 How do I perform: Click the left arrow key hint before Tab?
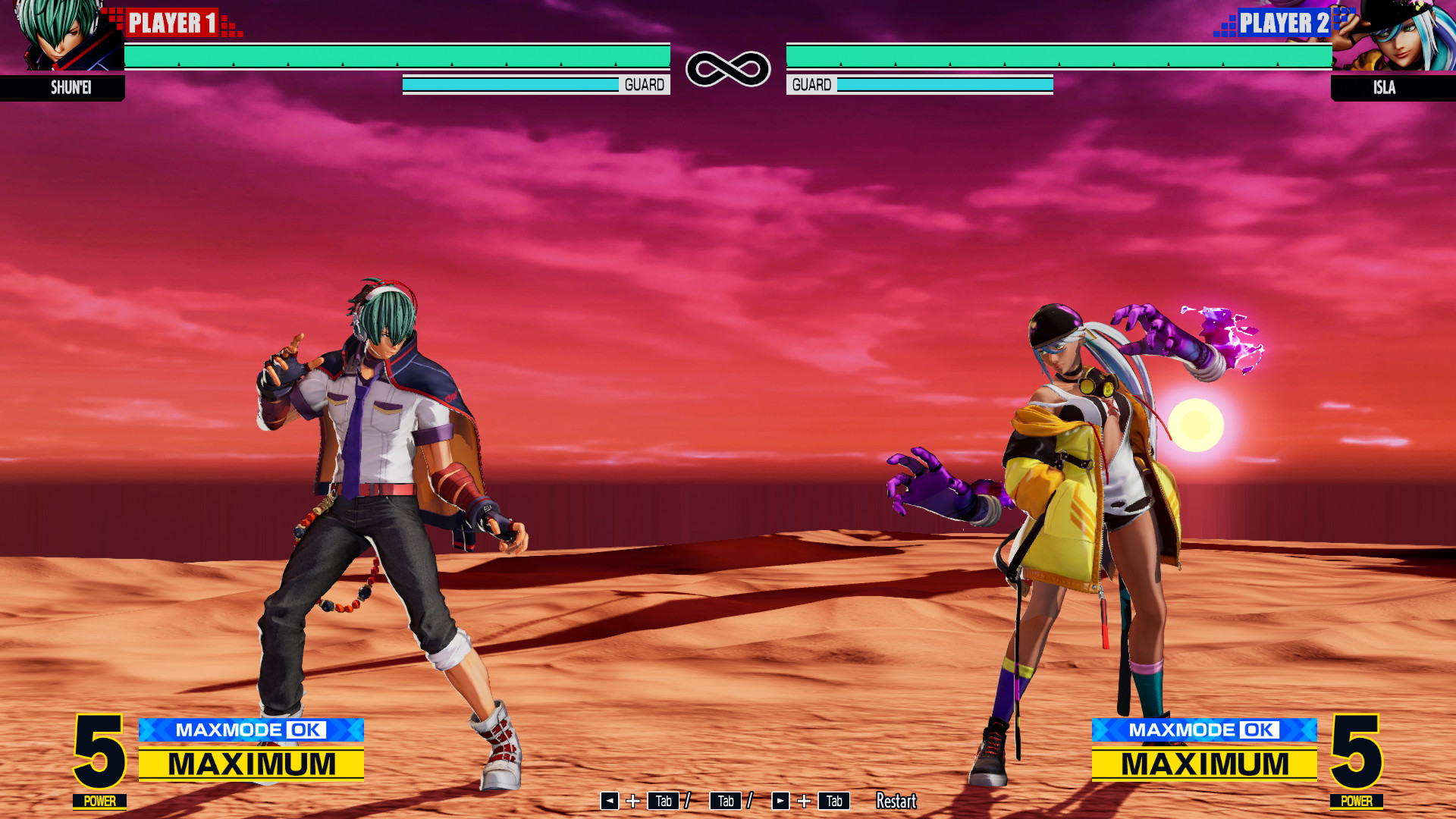[608, 801]
